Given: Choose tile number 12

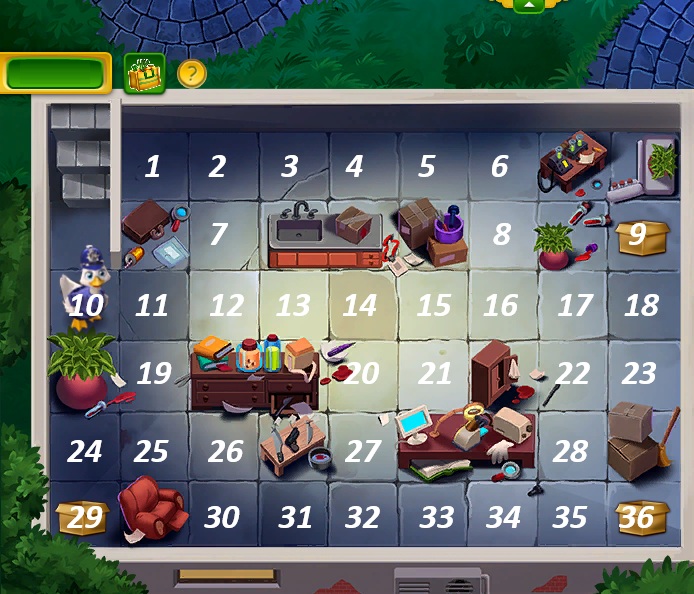Looking at the screenshot, I should tap(227, 304).
